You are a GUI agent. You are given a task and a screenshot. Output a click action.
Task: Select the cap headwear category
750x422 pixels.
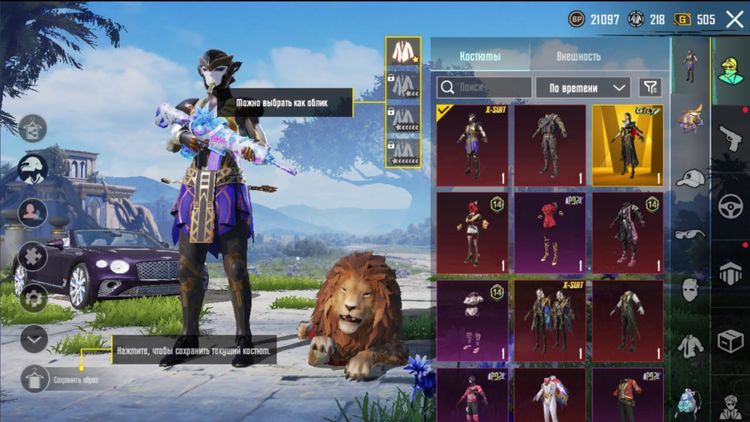tap(690, 178)
